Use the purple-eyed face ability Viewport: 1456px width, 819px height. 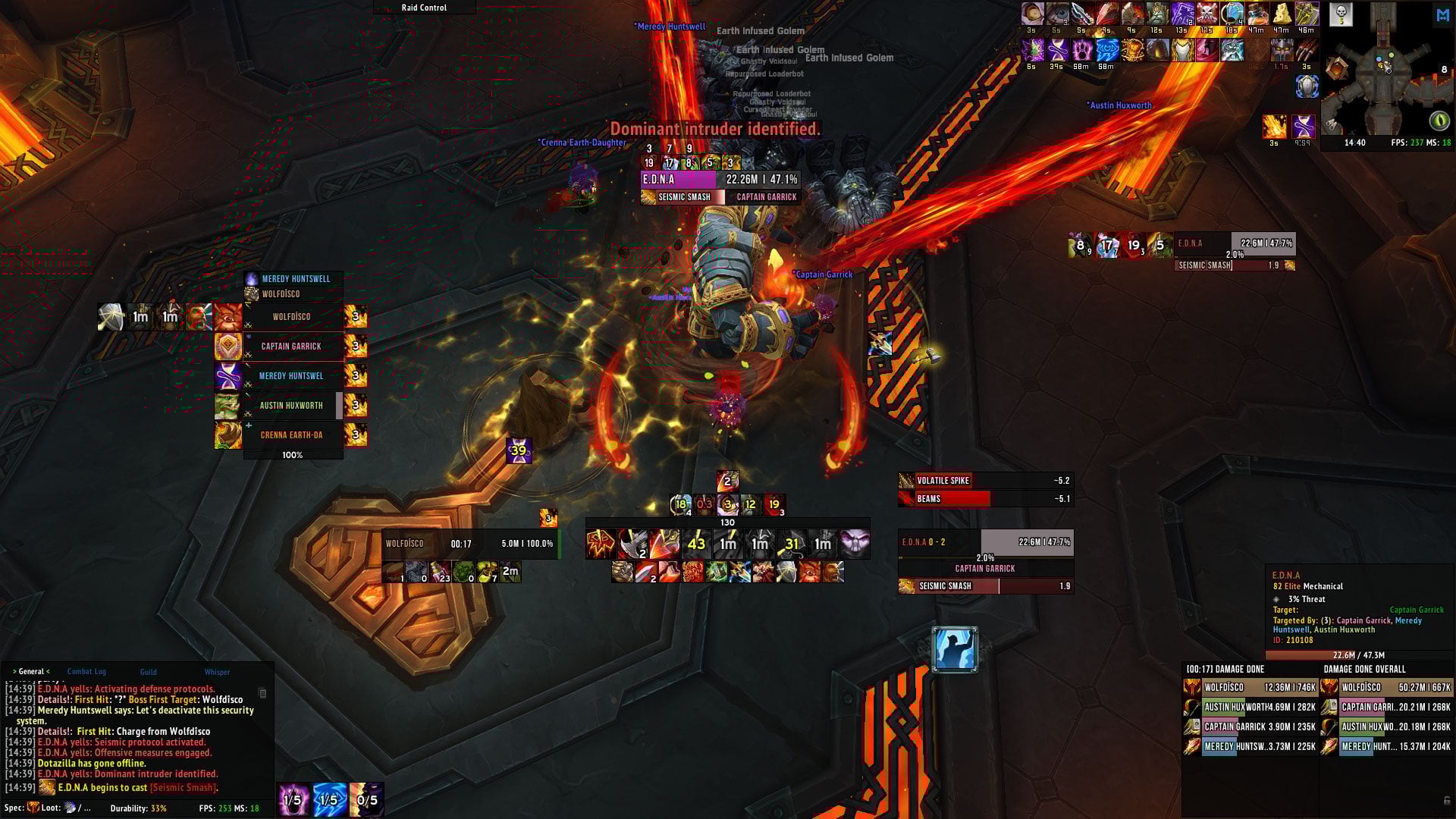[x=855, y=544]
